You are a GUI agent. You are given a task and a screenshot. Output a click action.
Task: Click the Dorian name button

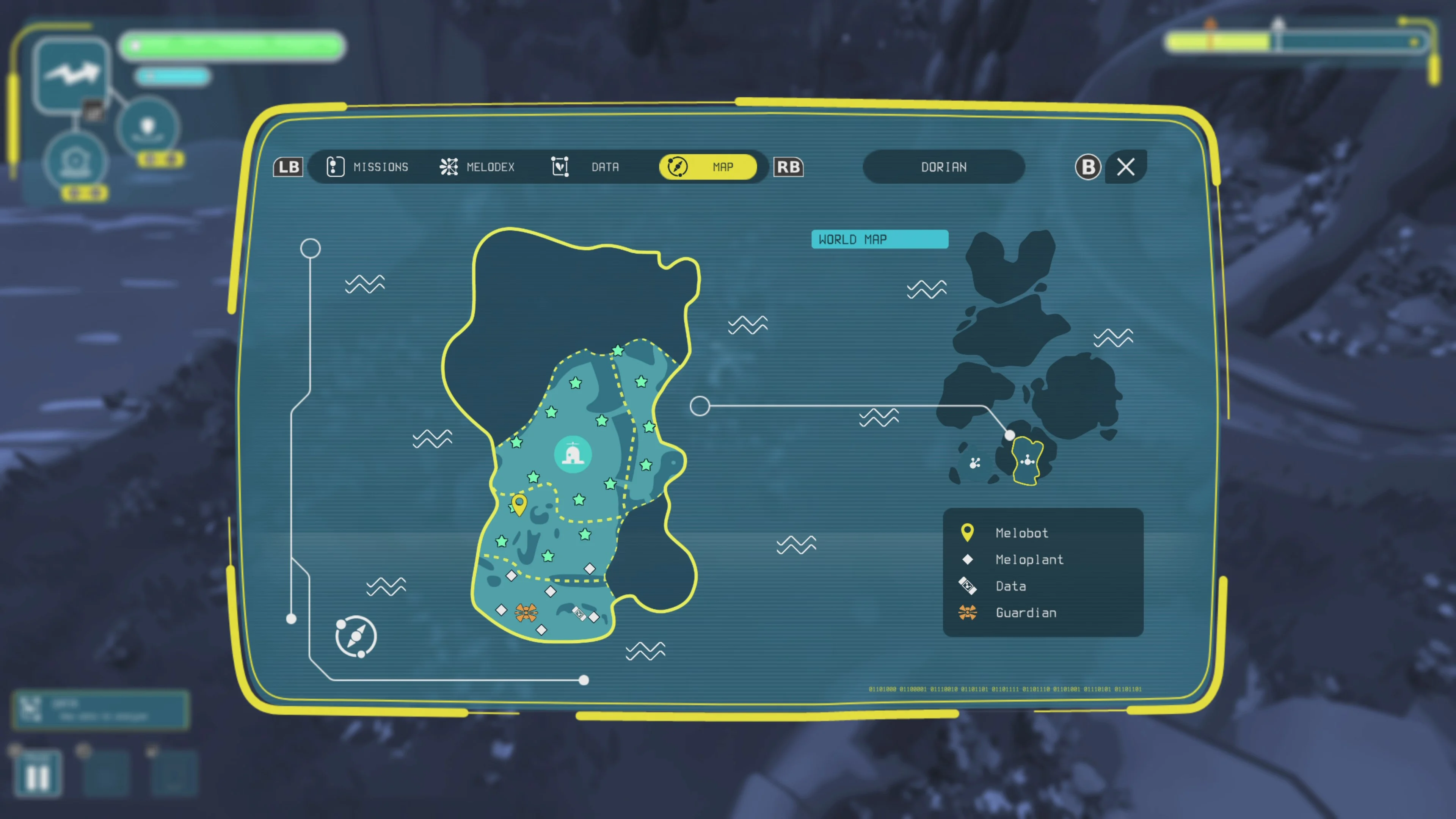click(x=943, y=167)
